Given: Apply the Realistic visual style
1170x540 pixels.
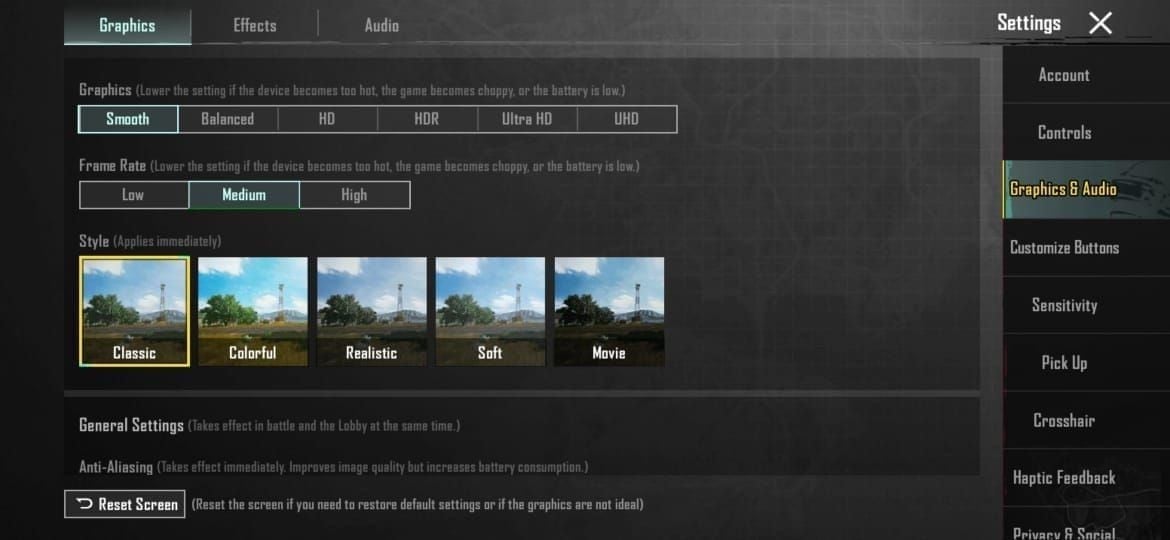Looking at the screenshot, I should 372,311.
